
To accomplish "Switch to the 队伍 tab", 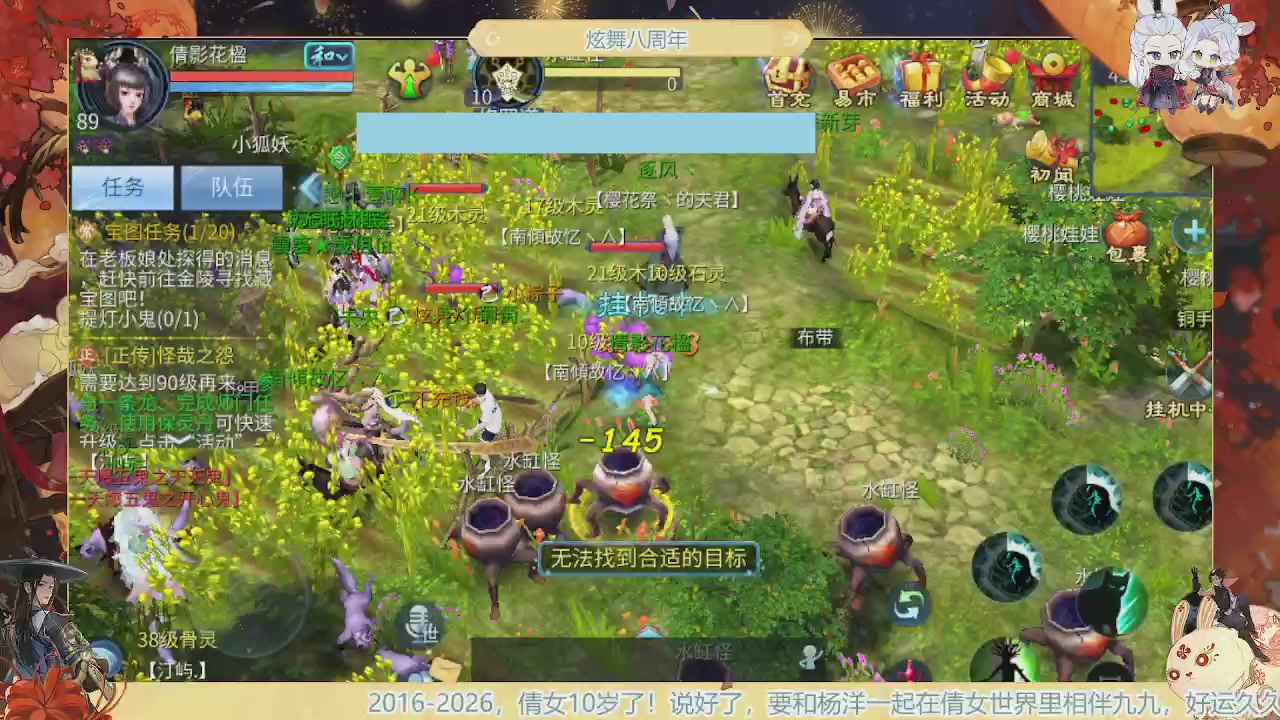I will coord(232,188).
